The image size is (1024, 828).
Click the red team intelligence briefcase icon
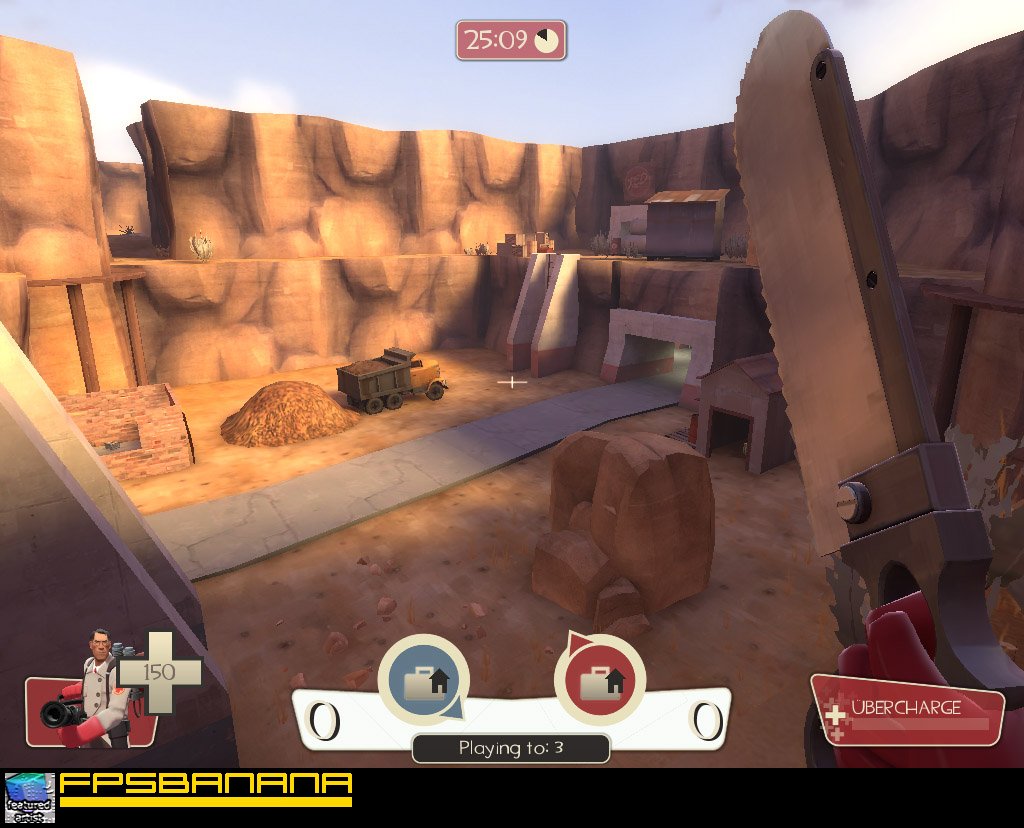coord(598,681)
